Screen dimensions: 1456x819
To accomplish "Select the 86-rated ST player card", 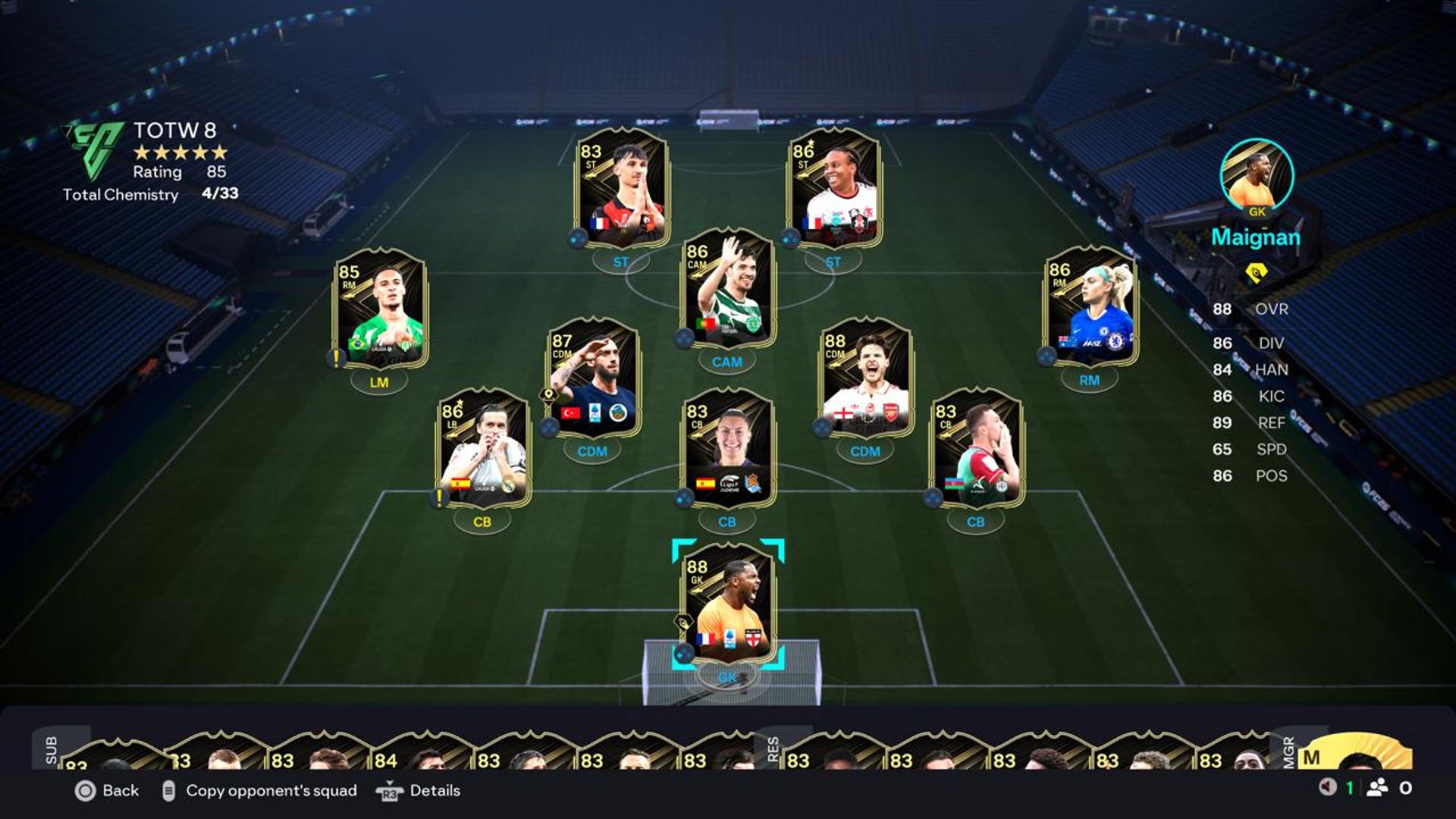I will (x=834, y=188).
